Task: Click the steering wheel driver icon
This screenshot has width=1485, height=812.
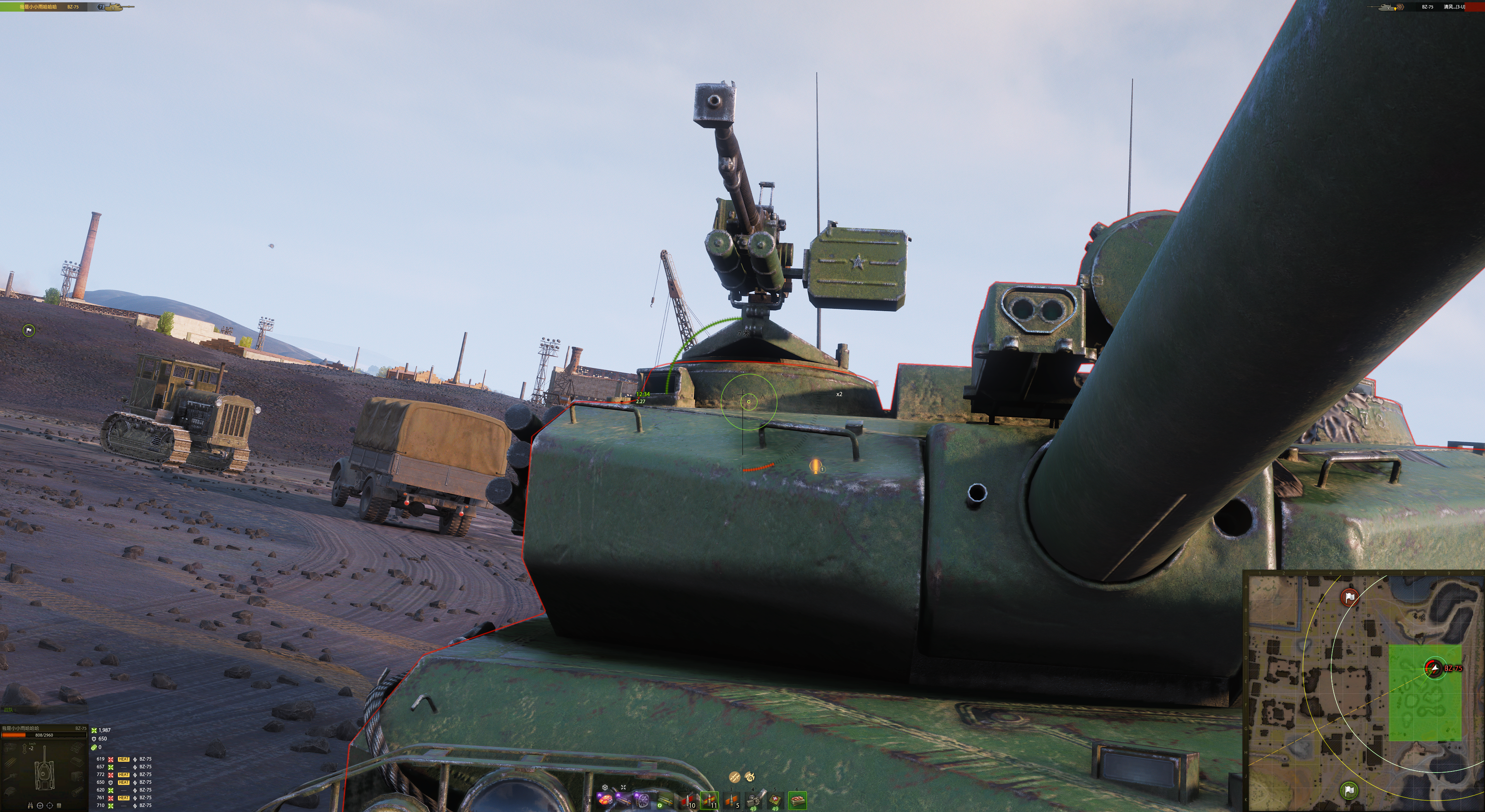Action: click(40, 805)
